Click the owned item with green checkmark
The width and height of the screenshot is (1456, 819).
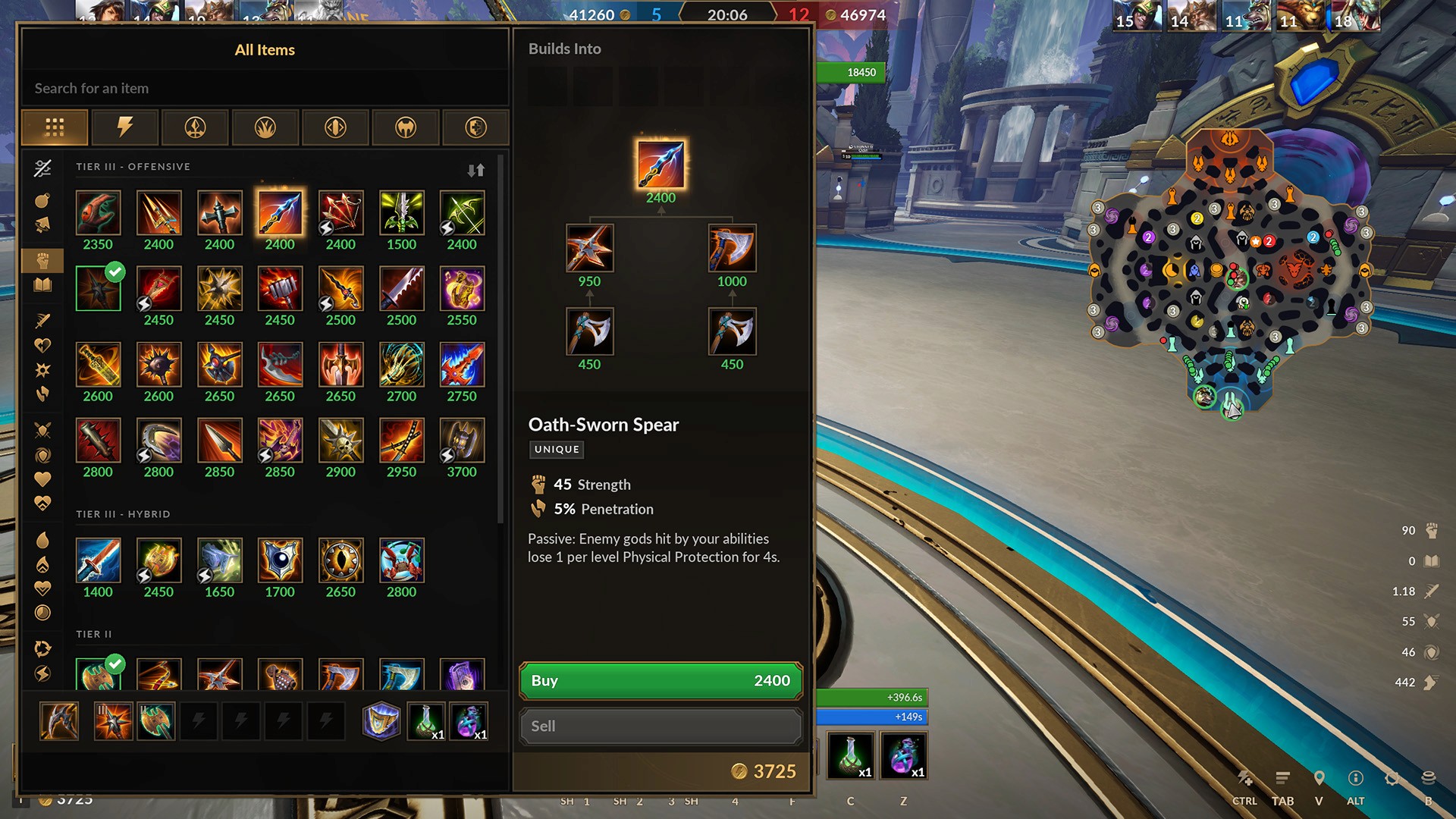(x=98, y=289)
